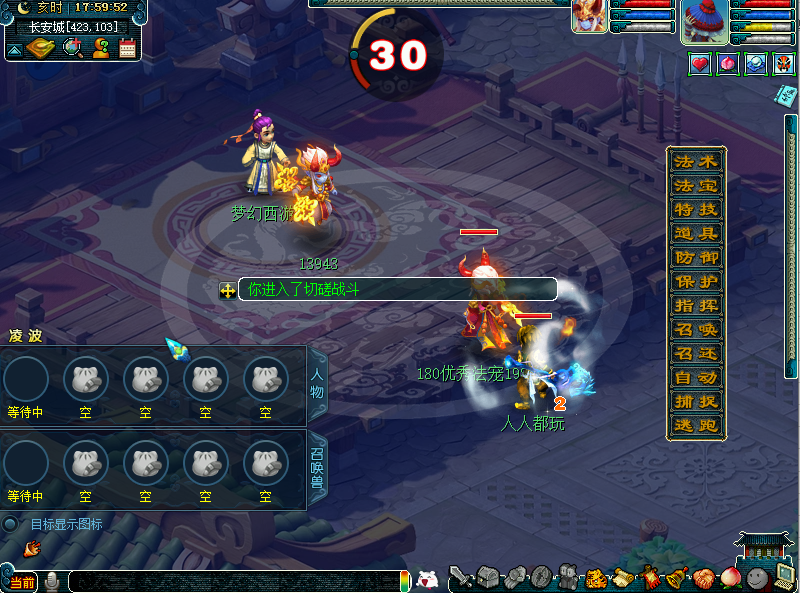Image resolution: width=800 pixels, height=593 pixels.
Task: Click the opera mask status icon
Action: tap(784, 64)
